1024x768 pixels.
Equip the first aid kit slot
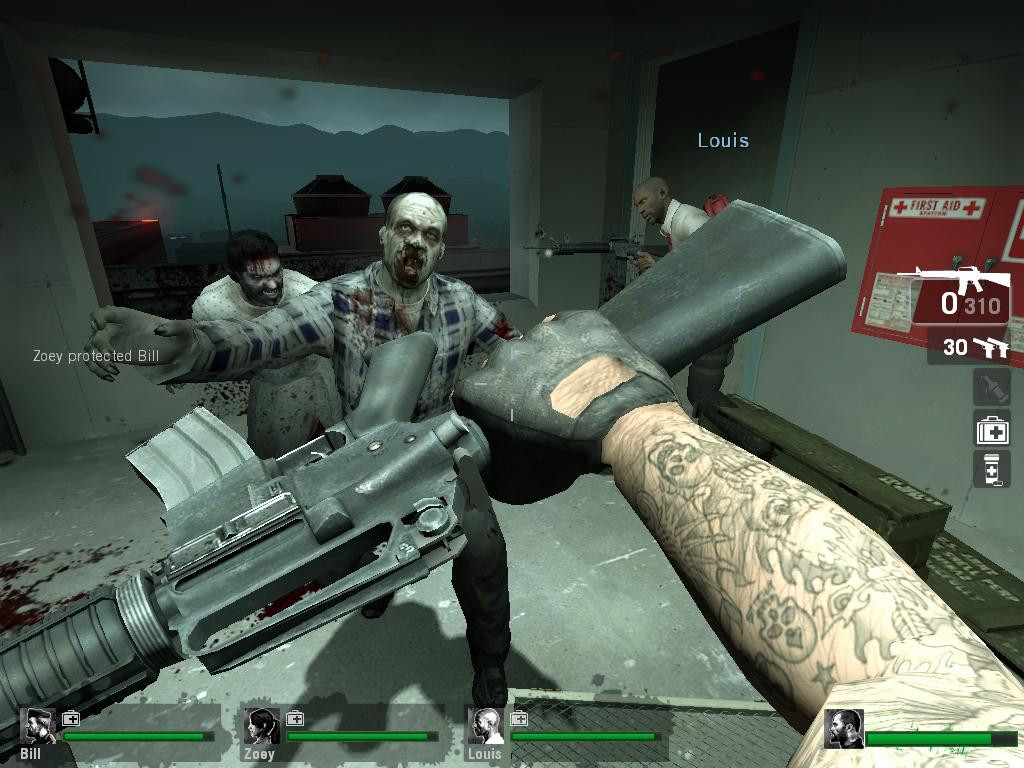click(x=992, y=430)
